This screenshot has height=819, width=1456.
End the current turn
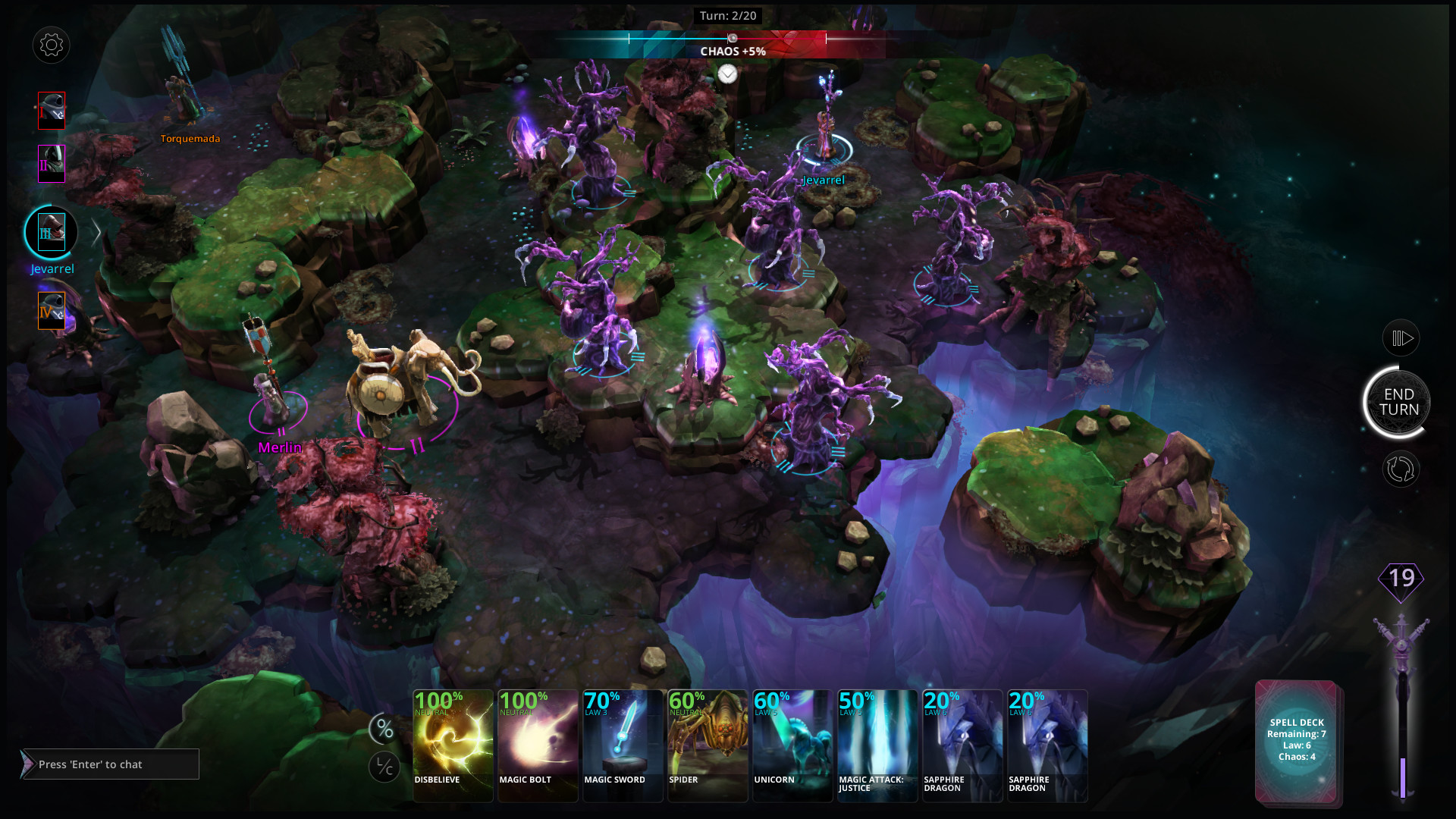(1398, 402)
